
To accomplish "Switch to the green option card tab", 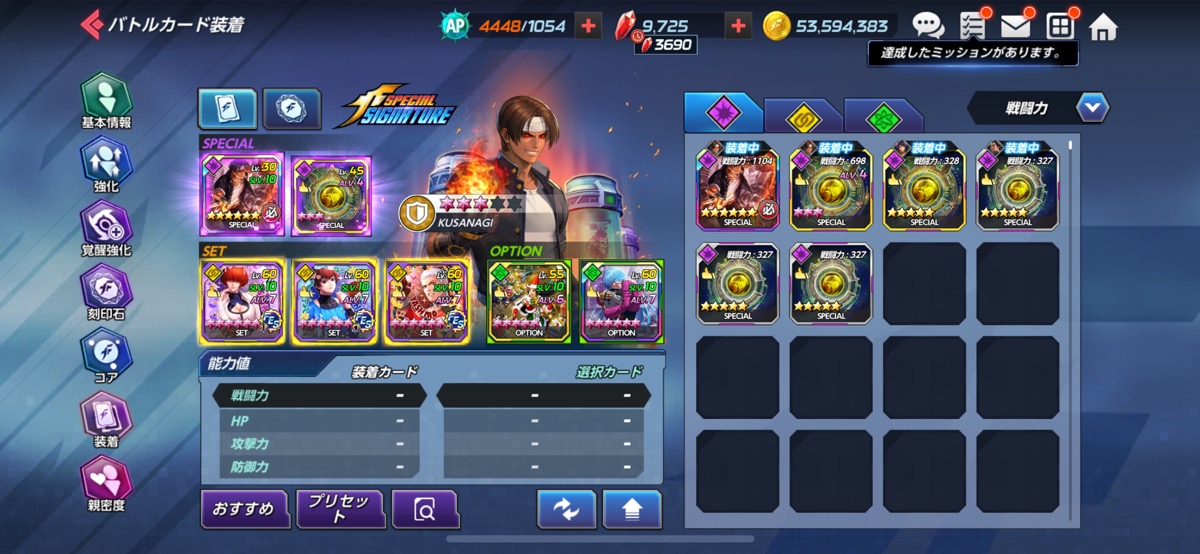I will pos(883,117).
